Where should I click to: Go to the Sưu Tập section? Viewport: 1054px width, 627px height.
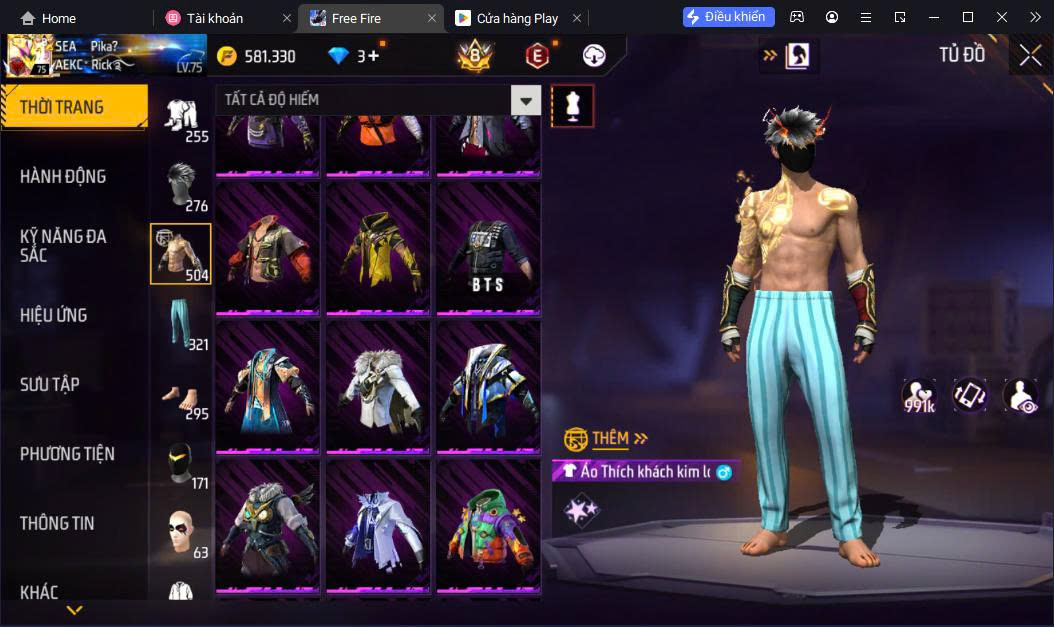(x=50, y=385)
